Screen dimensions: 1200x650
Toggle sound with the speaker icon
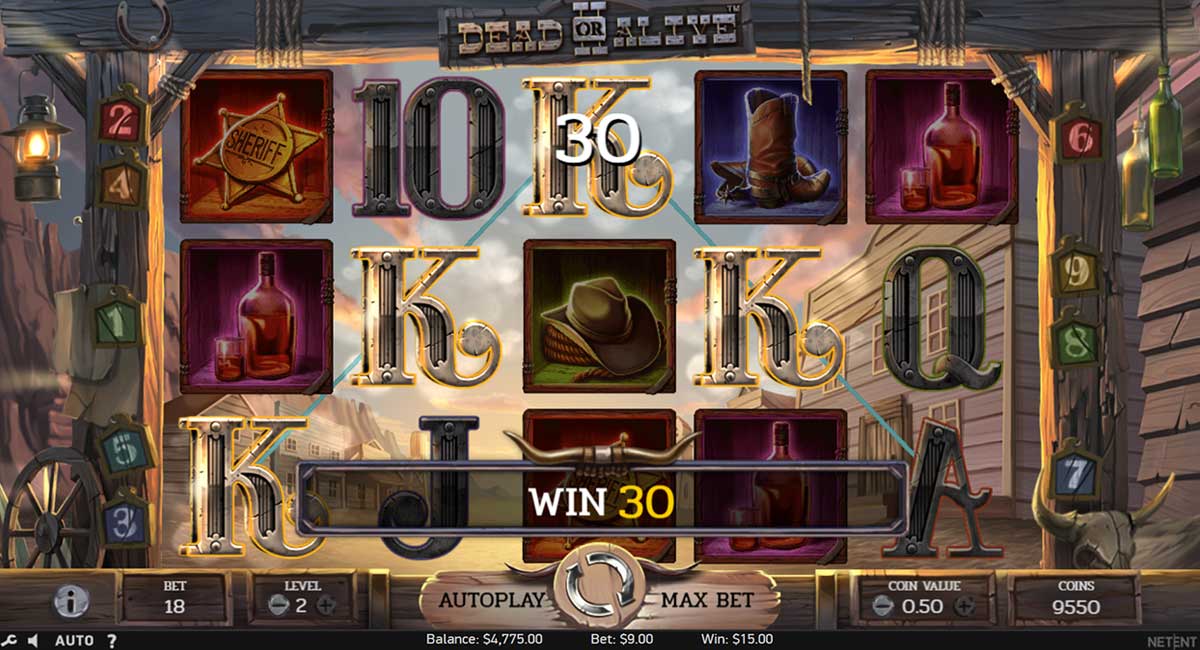pyautogui.click(x=33, y=640)
